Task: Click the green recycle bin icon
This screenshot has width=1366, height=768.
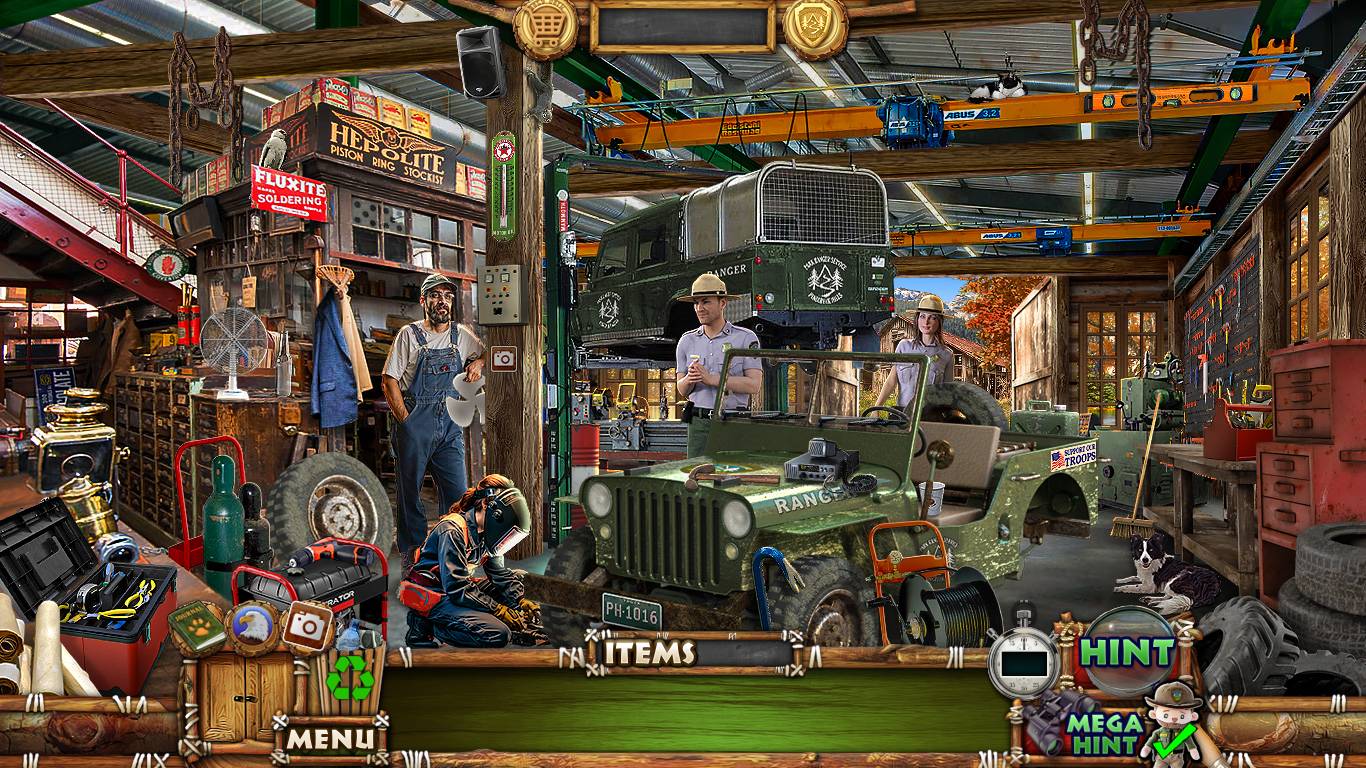Action: 350,680
